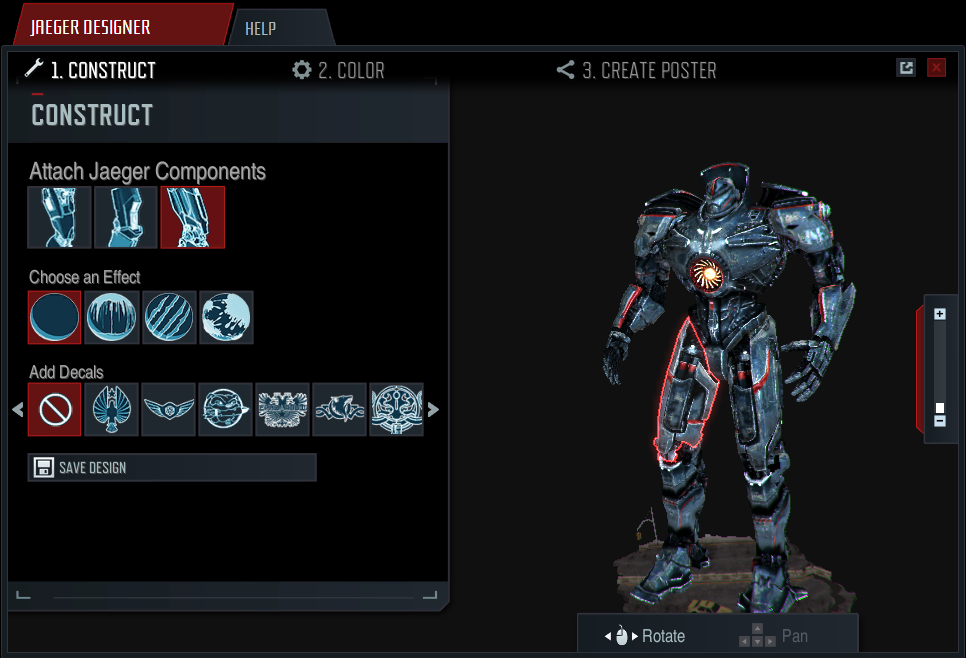Apply the dripping streaks effect
Image resolution: width=966 pixels, height=658 pixels.
tap(112, 317)
